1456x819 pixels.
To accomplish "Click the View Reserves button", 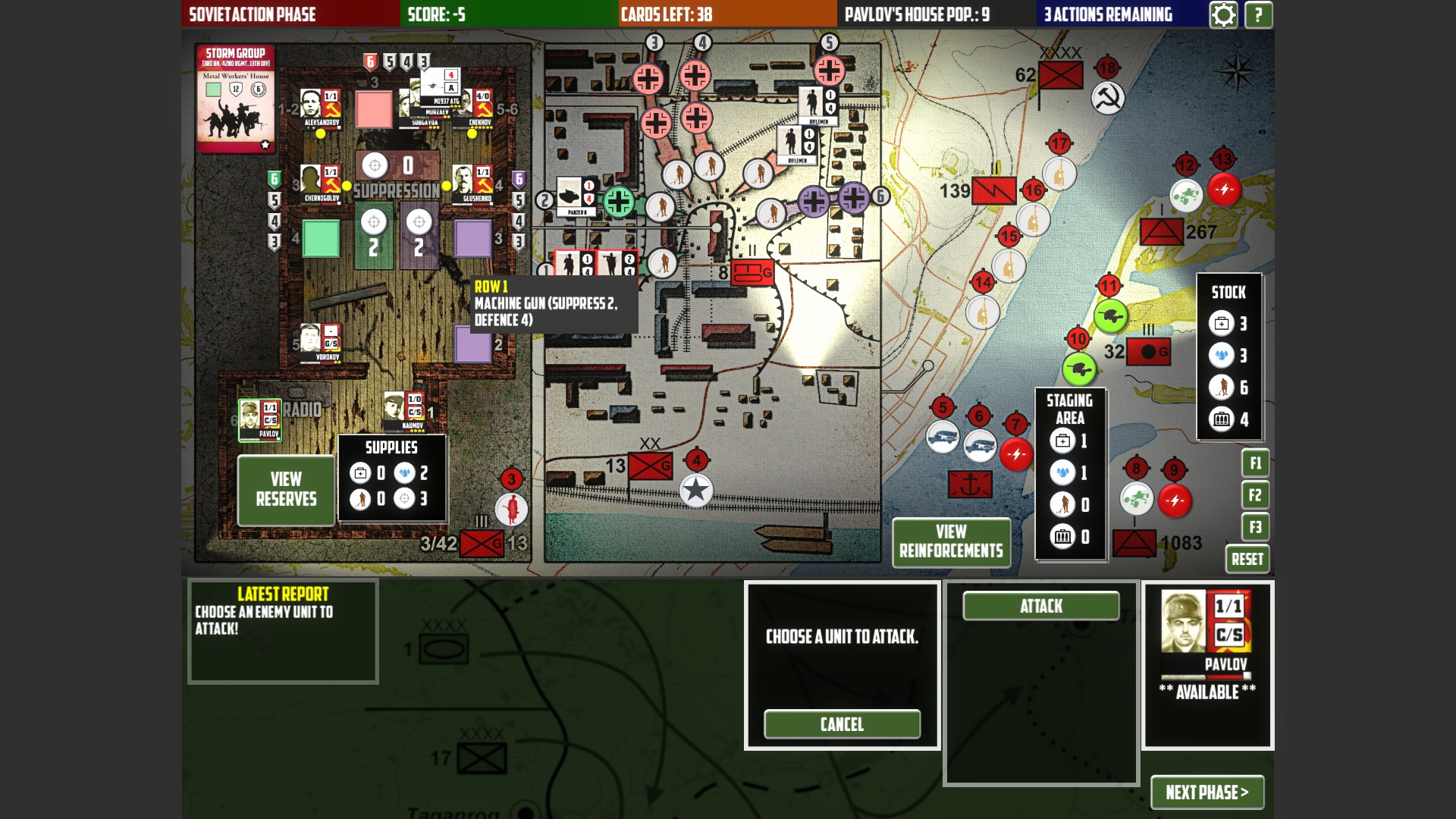I will click(286, 490).
